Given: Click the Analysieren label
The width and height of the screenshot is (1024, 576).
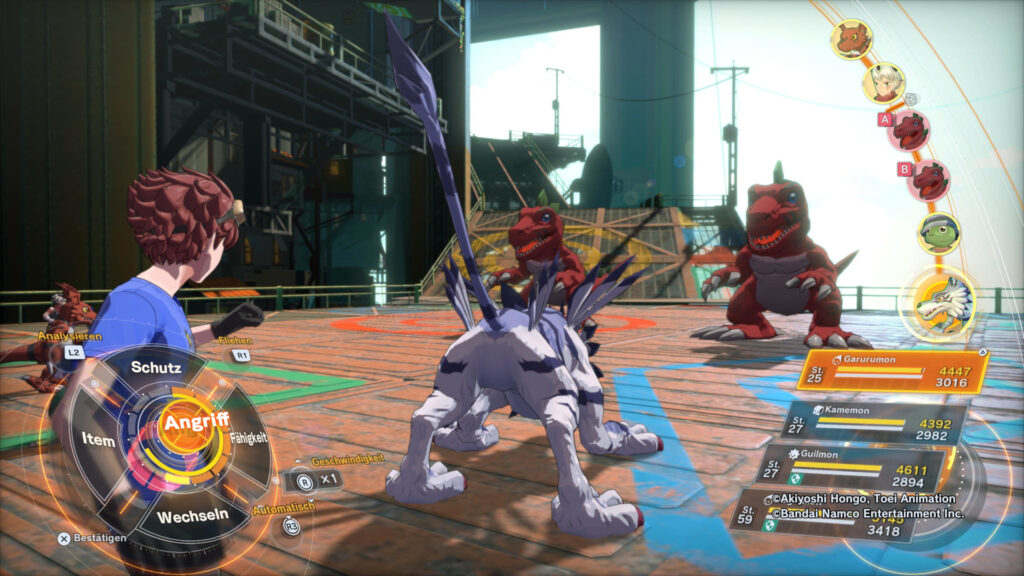Looking at the screenshot, I should pos(70,337).
